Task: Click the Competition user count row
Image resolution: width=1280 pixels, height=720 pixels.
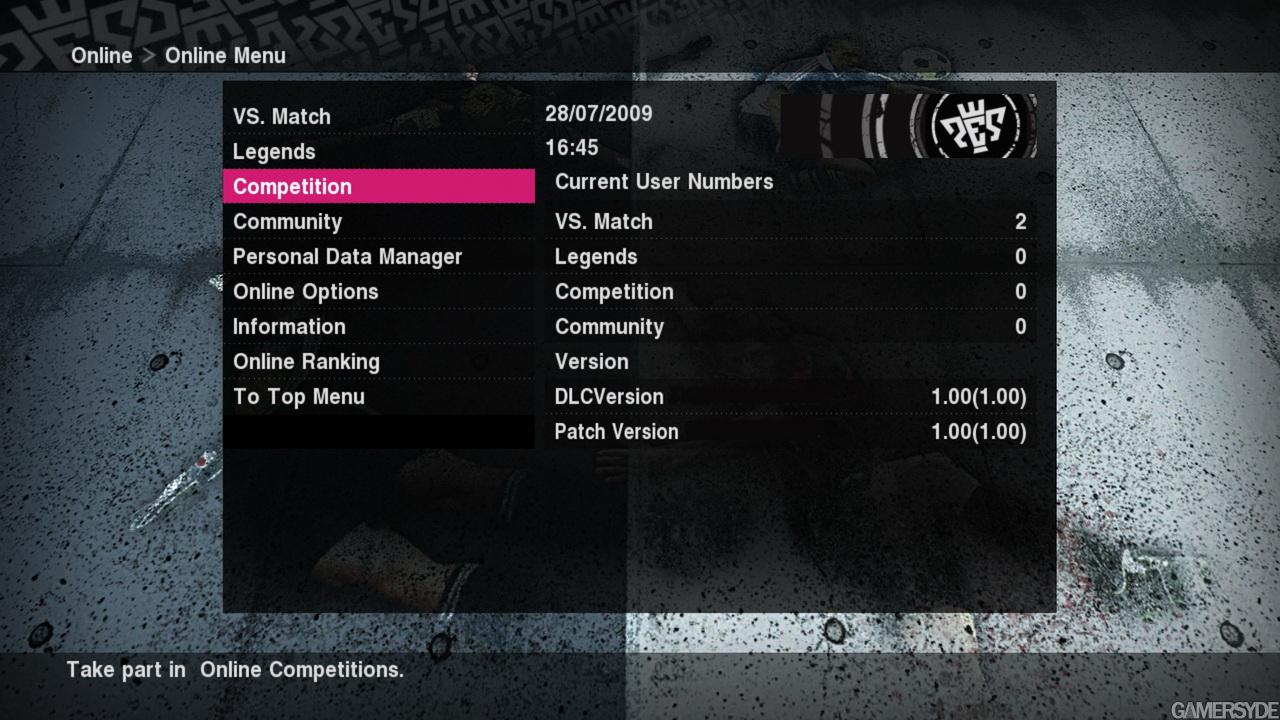Action: pyautogui.click(x=700, y=291)
